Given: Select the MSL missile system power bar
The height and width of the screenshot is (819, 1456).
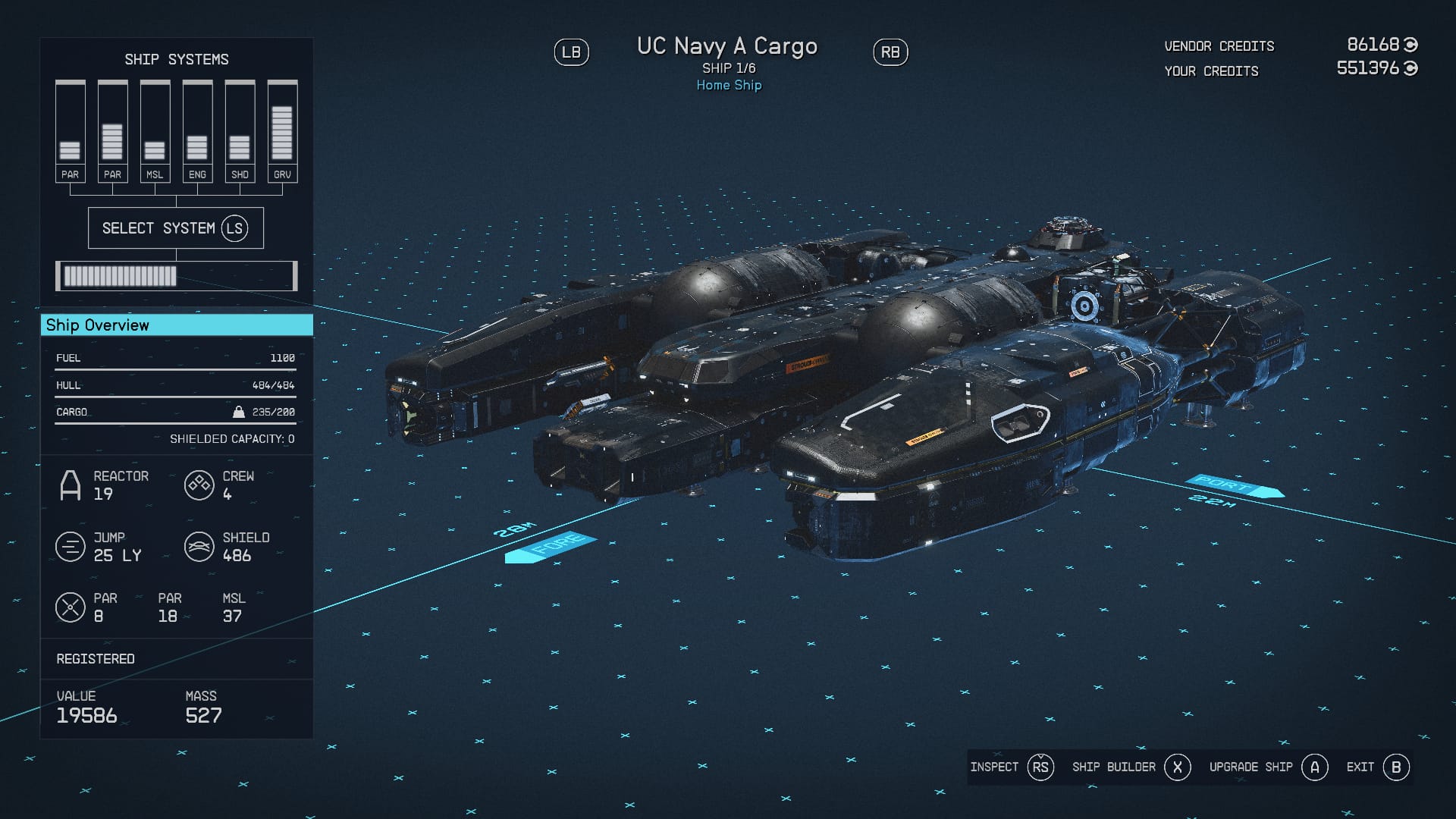Looking at the screenshot, I should point(155,130).
